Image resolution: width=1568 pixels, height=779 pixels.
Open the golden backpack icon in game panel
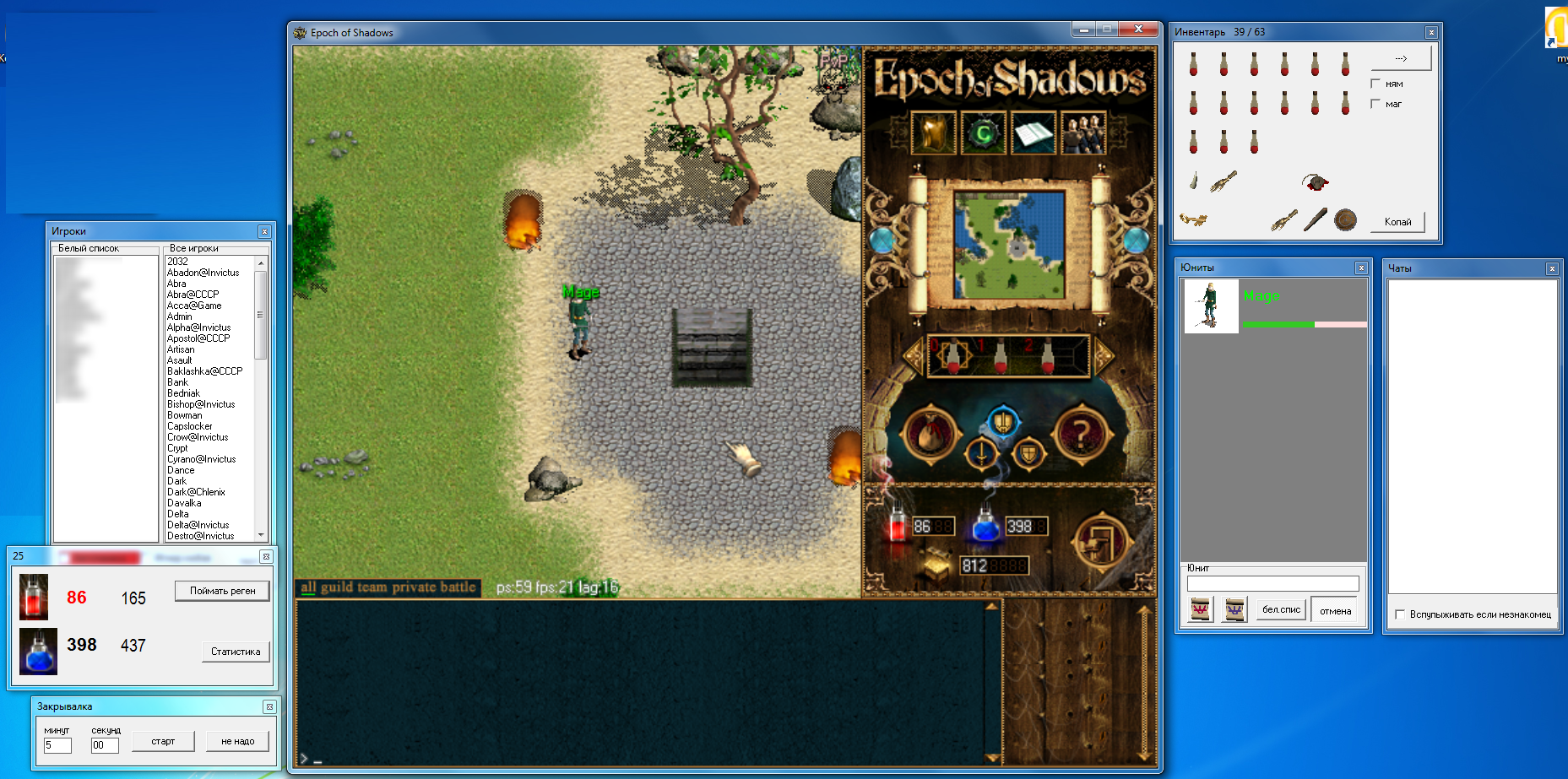click(x=933, y=133)
